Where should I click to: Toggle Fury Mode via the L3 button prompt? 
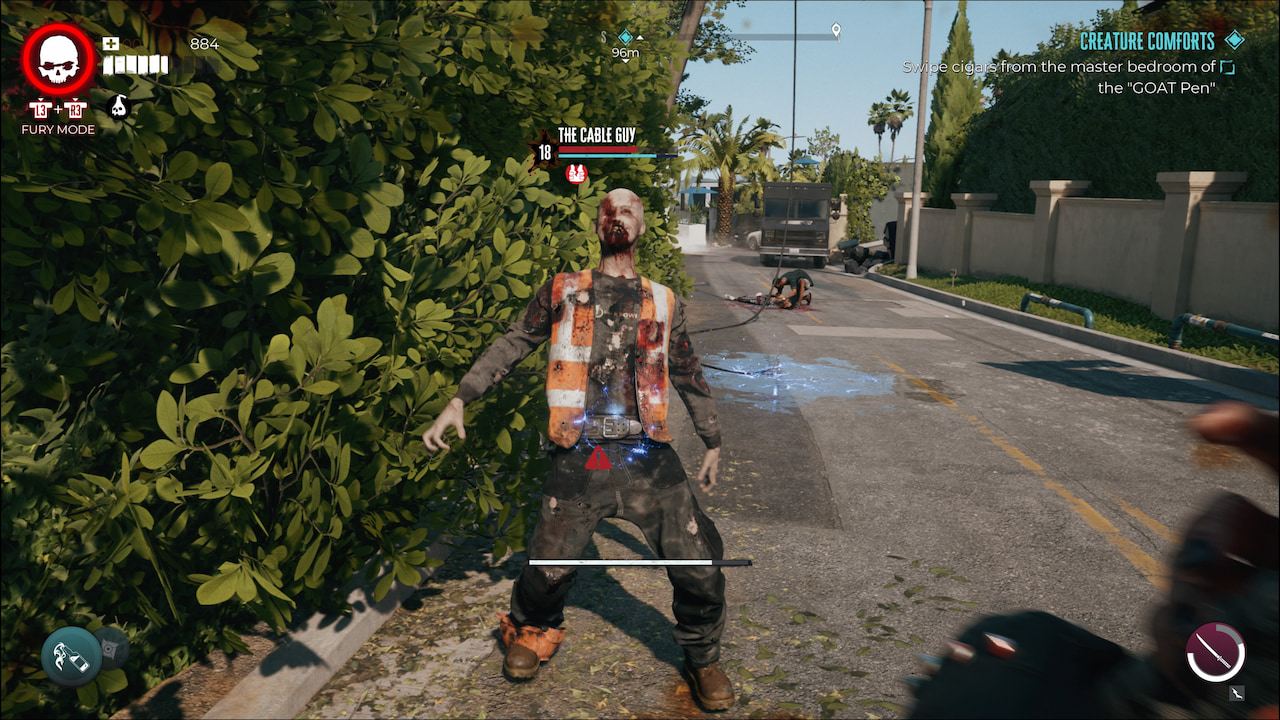click(40, 108)
